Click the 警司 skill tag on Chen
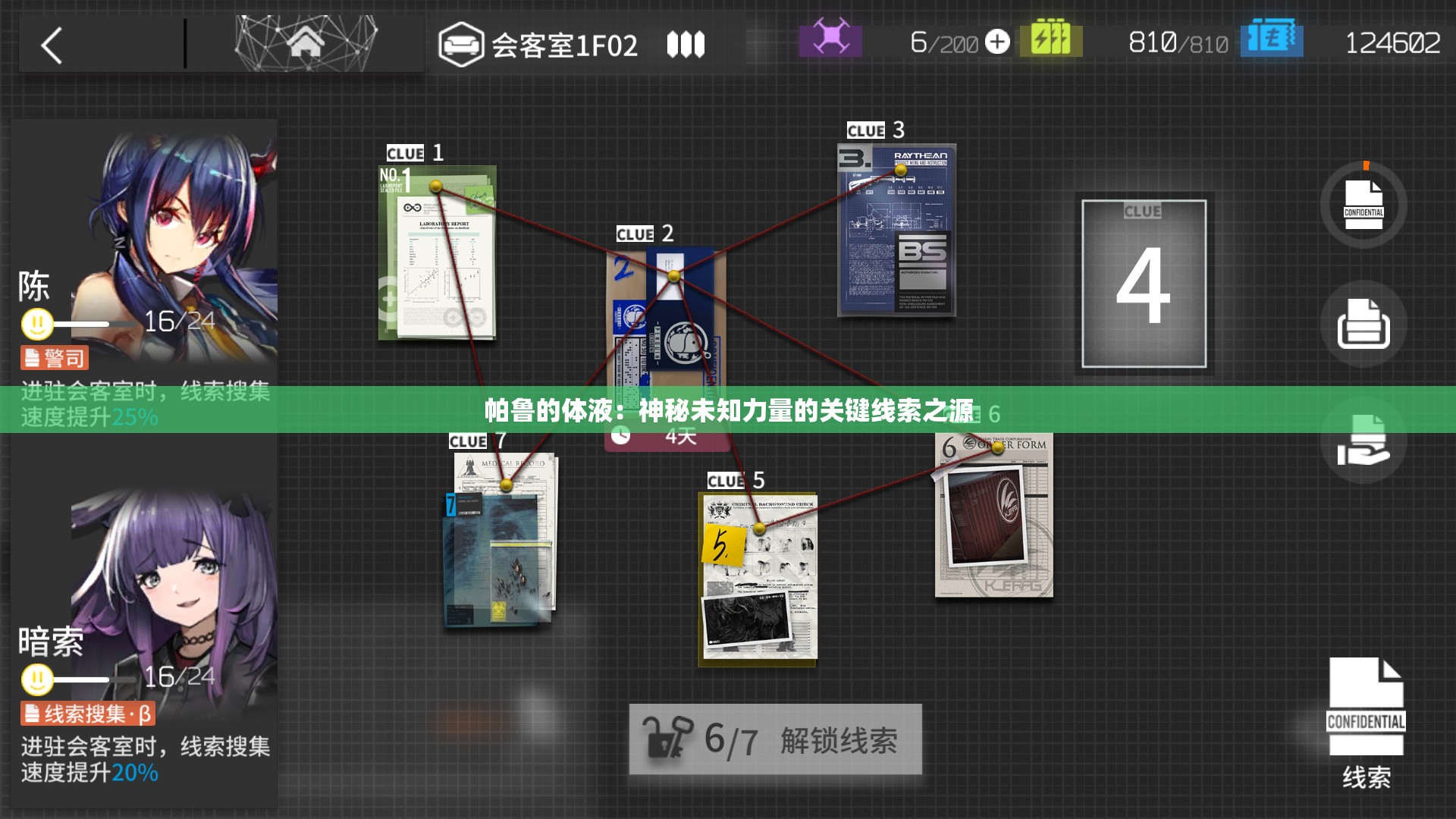1456x819 pixels. pyautogui.click(x=53, y=356)
